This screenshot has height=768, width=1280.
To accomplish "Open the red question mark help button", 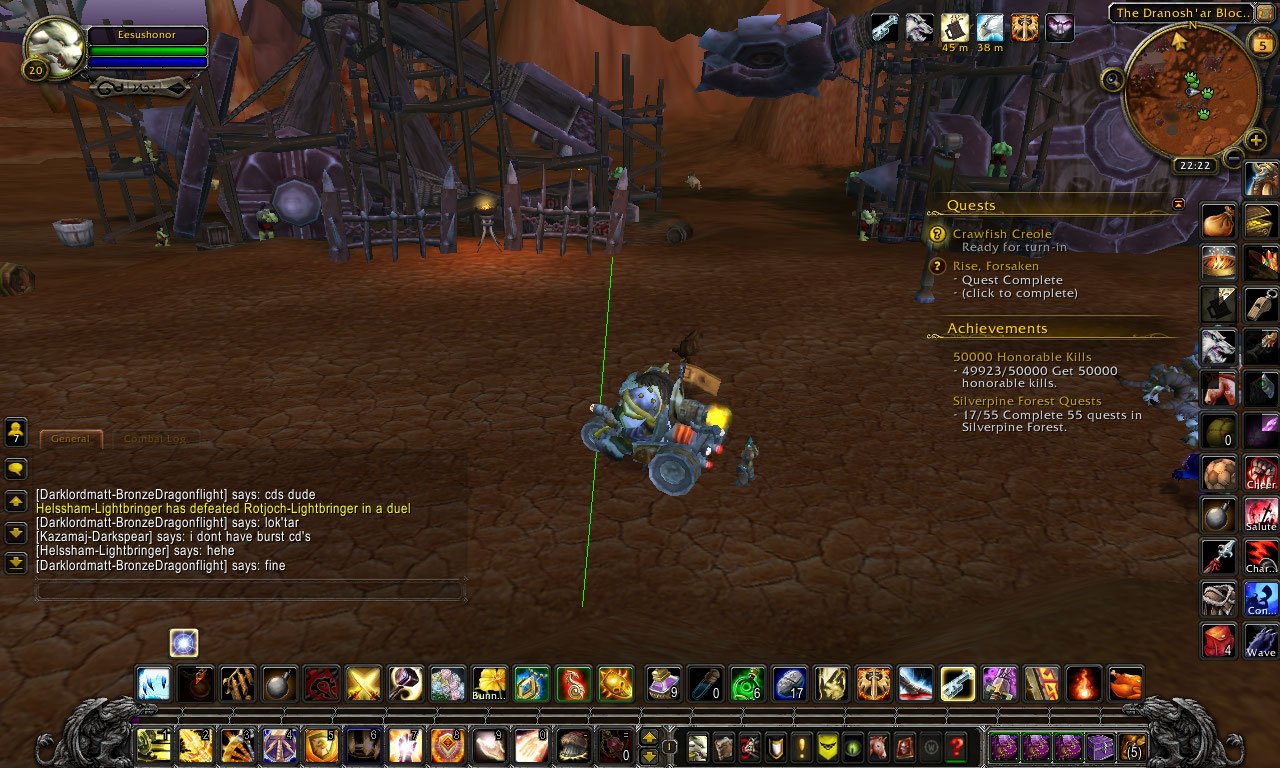I will pos(956,746).
